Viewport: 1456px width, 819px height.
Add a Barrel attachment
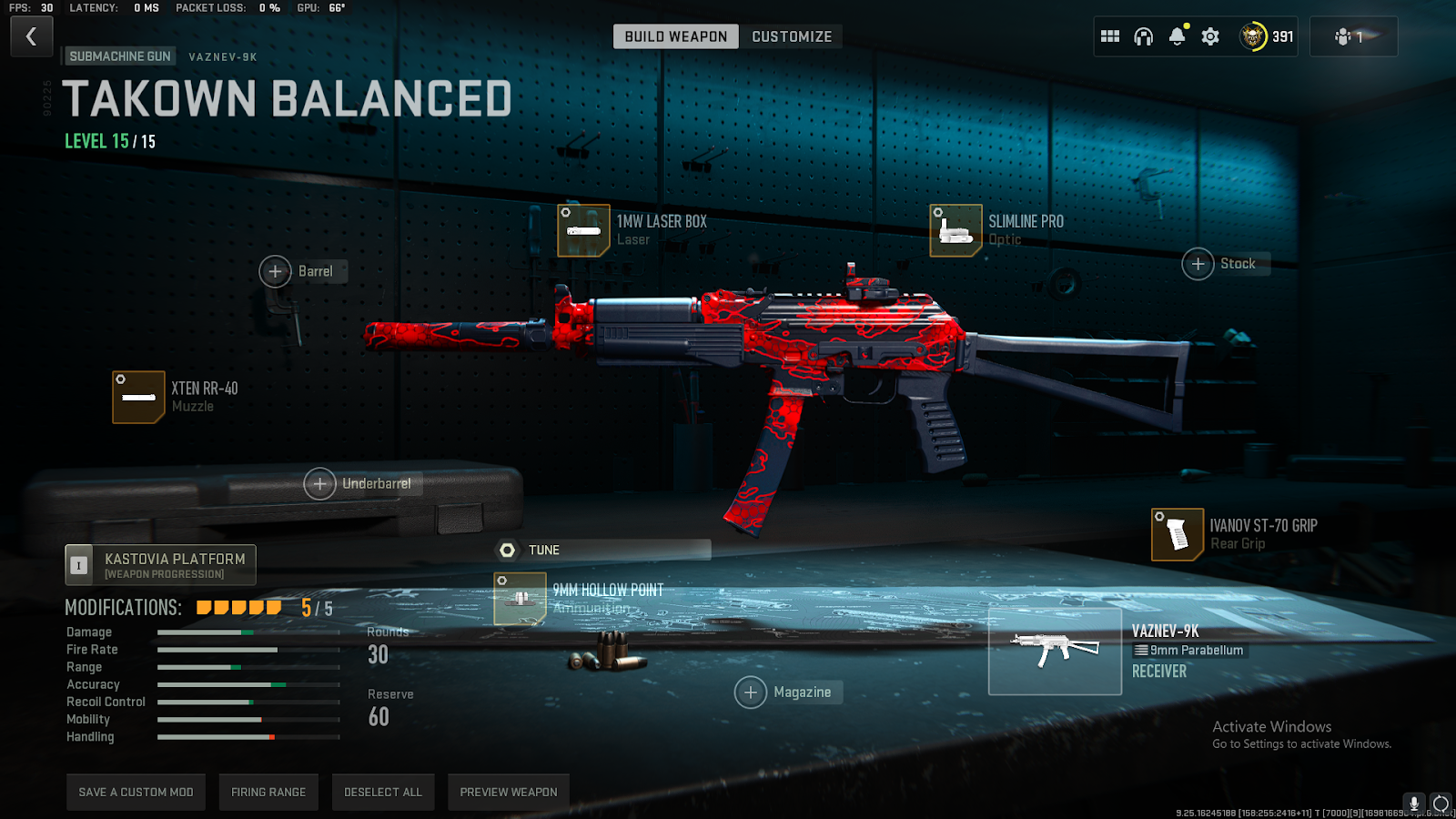pos(276,271)
